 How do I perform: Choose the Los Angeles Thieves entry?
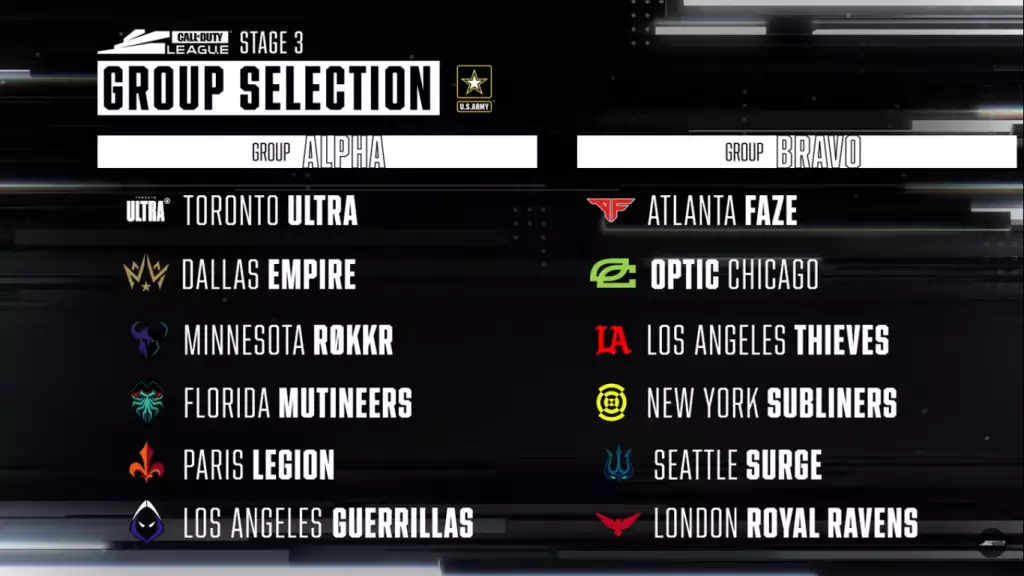click(x=767, y=341)
